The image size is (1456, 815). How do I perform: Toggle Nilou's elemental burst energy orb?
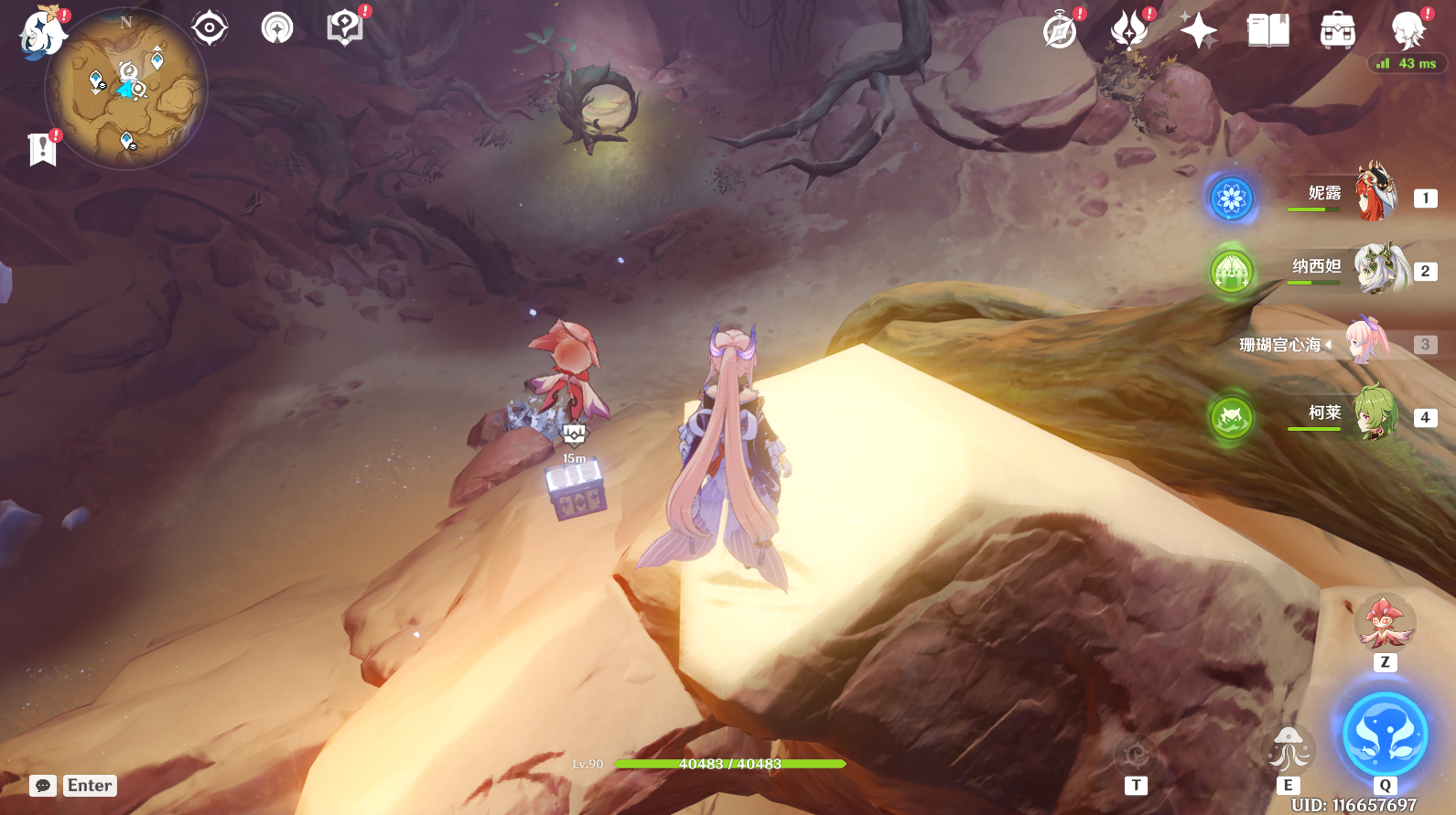[x=1234, y=199]
